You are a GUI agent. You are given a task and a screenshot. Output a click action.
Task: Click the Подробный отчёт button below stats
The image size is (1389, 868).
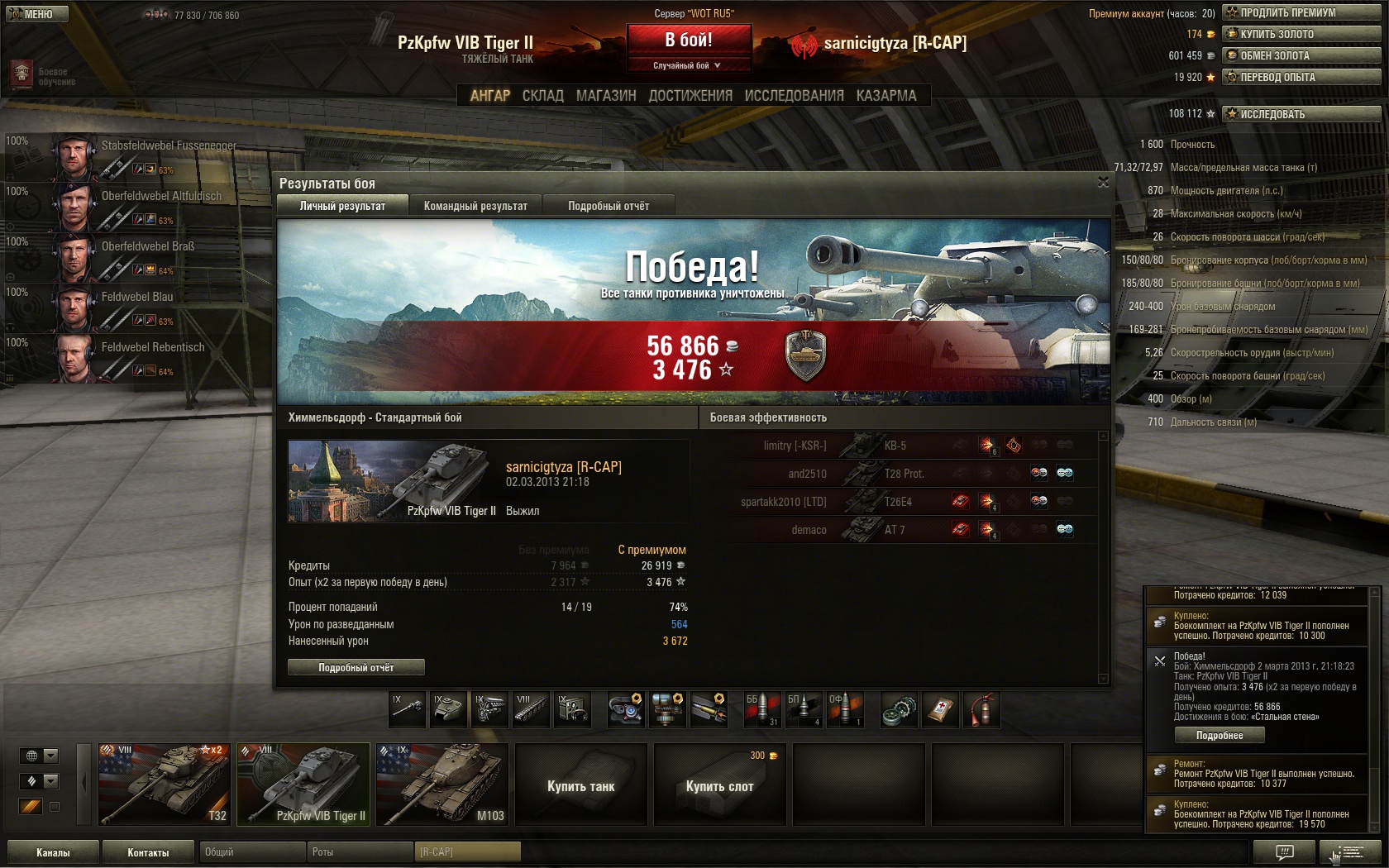point(356,667)
